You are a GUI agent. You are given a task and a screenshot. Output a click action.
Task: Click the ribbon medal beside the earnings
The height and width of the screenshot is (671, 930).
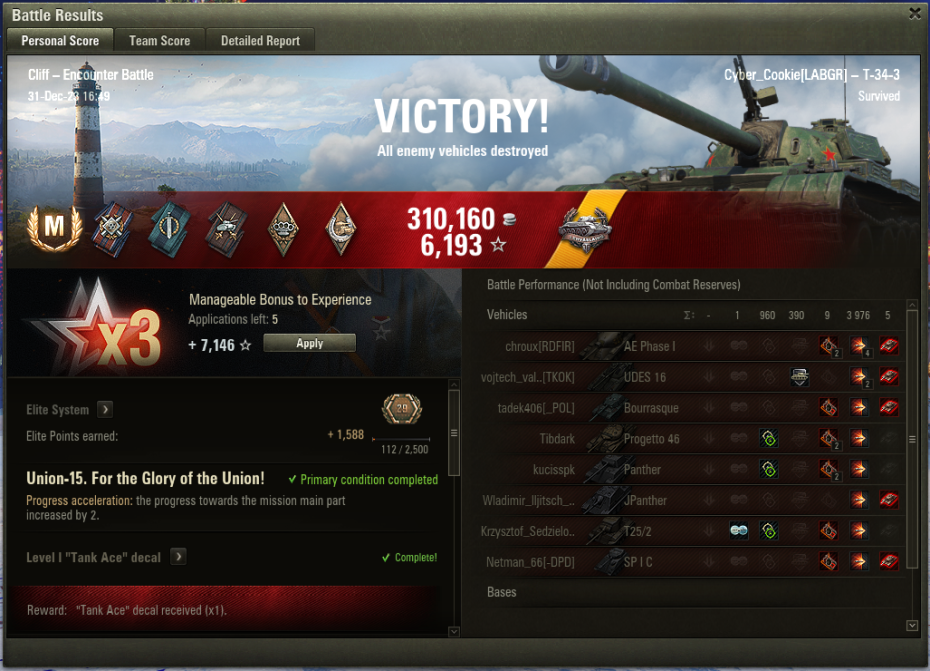[585, 230]
